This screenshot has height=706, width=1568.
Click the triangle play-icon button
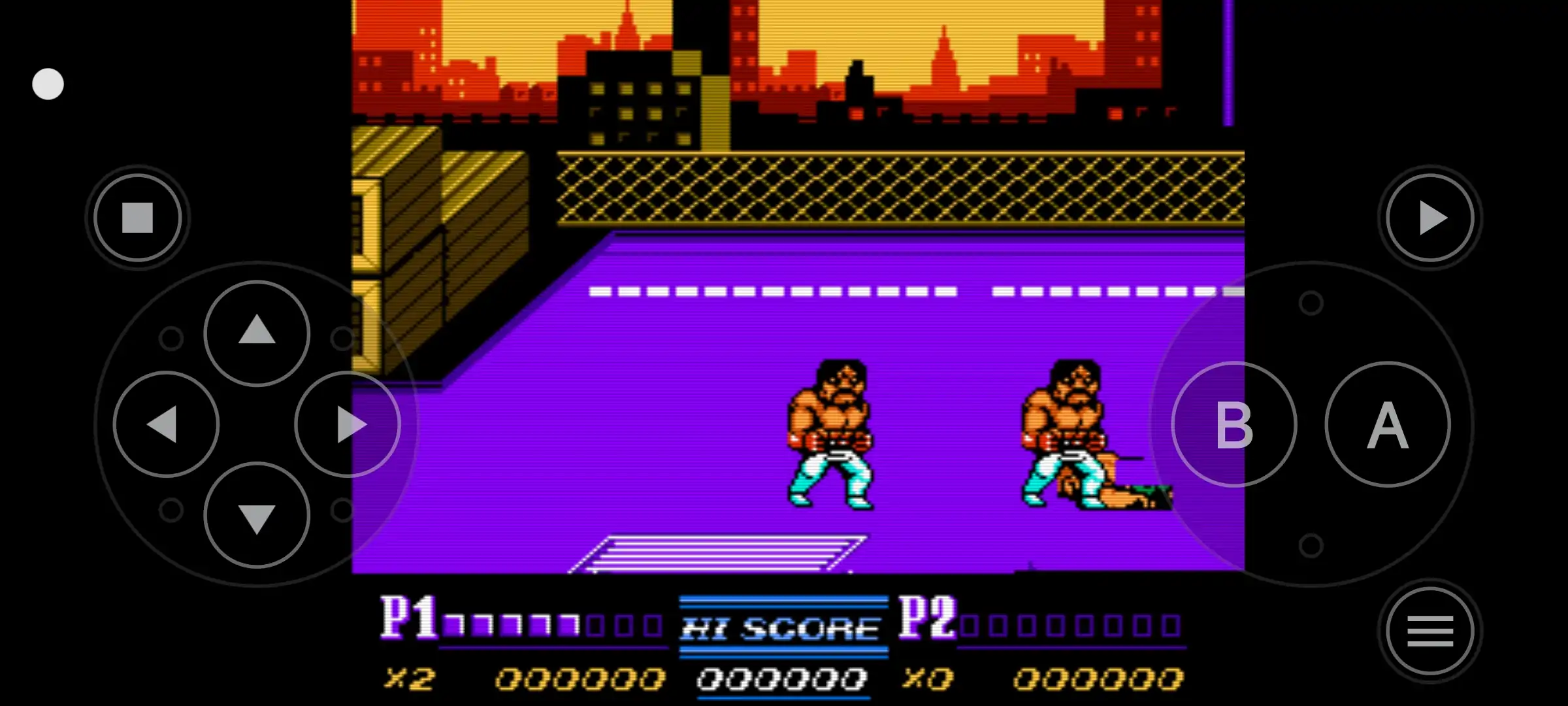point(1430,218)
